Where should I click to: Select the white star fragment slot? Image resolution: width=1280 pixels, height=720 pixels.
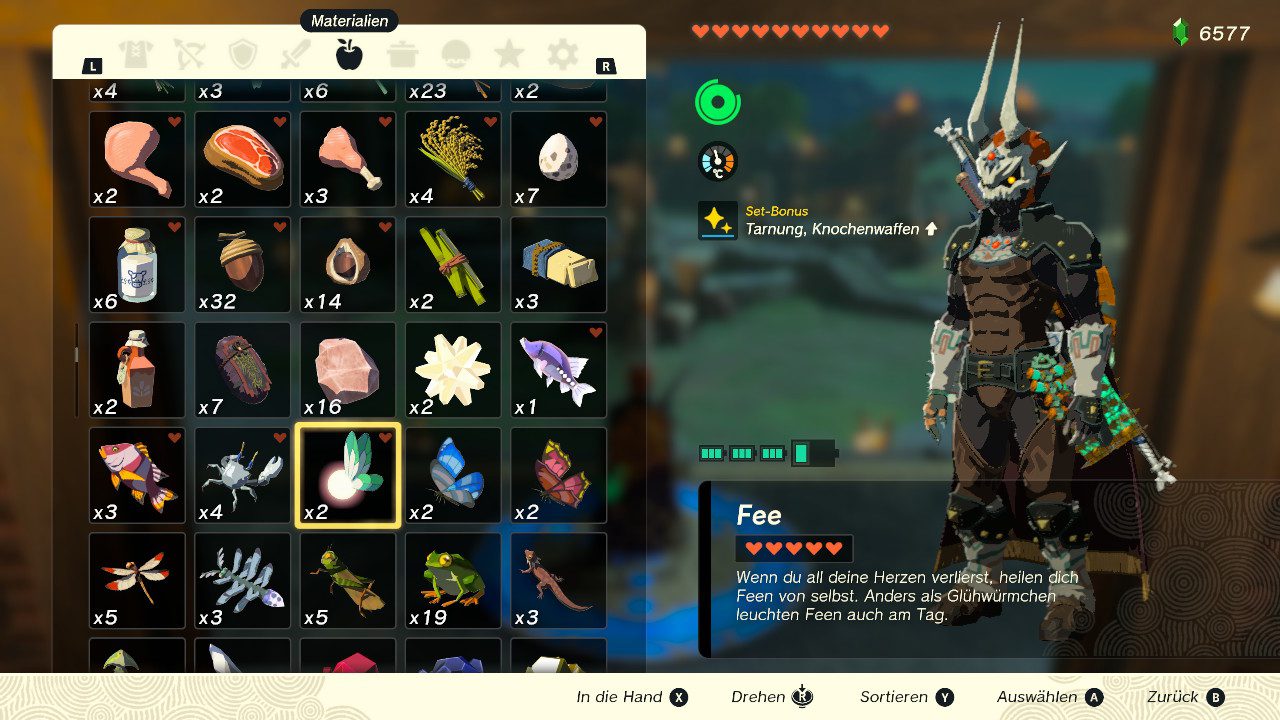453,369
